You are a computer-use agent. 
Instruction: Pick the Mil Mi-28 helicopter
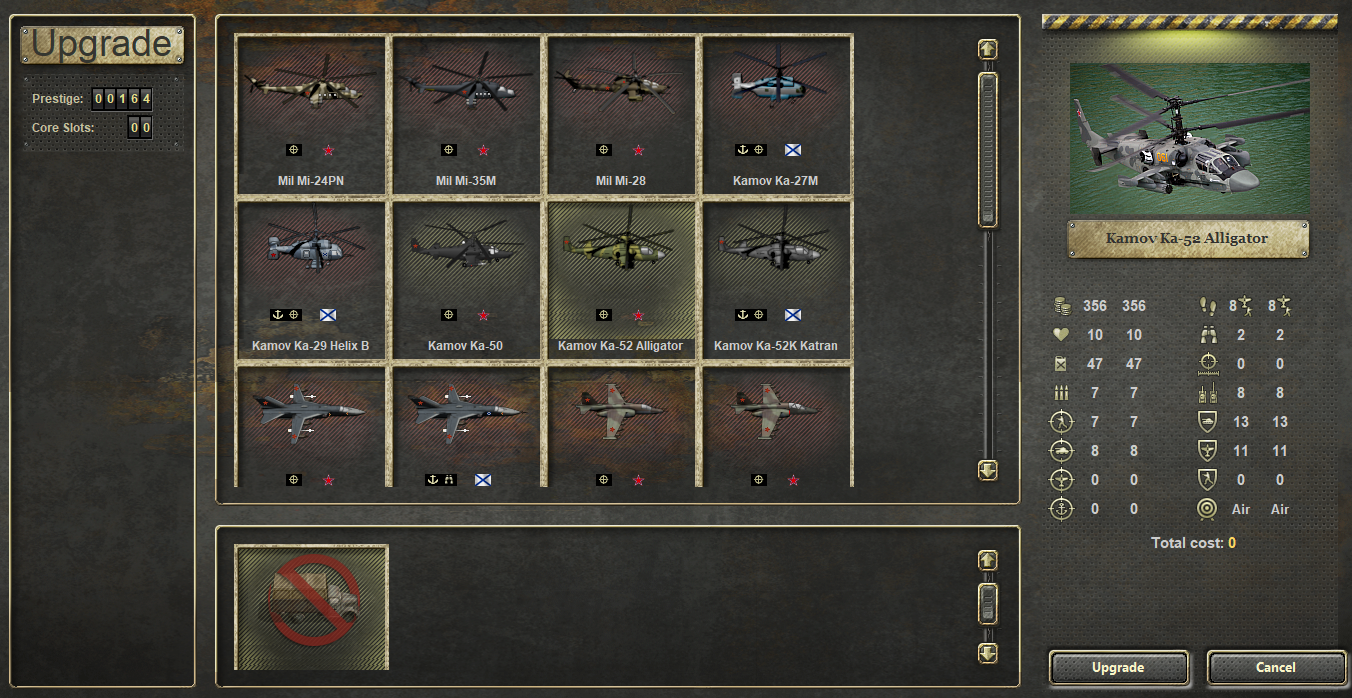pyautogui.click(x=622, y=115)
